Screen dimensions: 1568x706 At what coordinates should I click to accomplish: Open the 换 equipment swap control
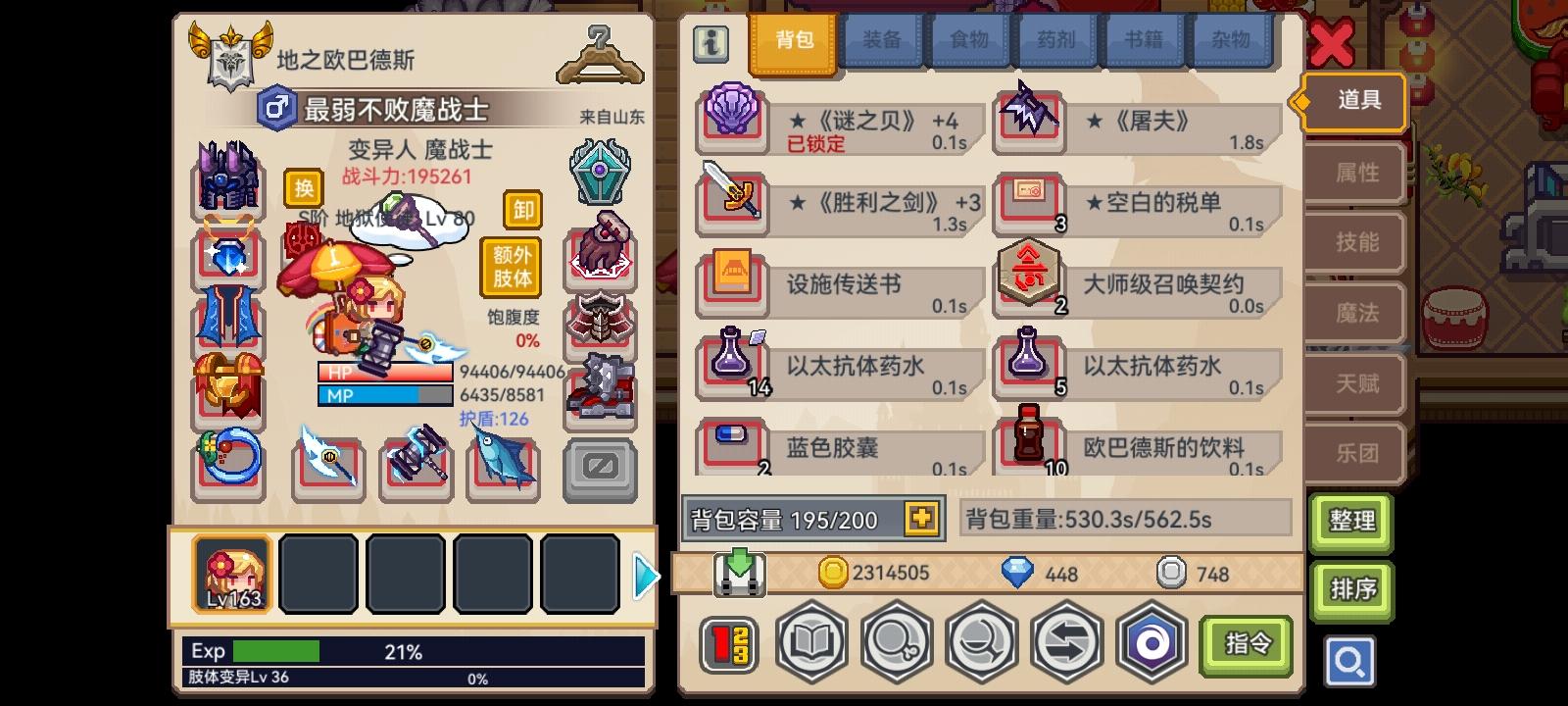pyautogui.click(x=303, y=188)
